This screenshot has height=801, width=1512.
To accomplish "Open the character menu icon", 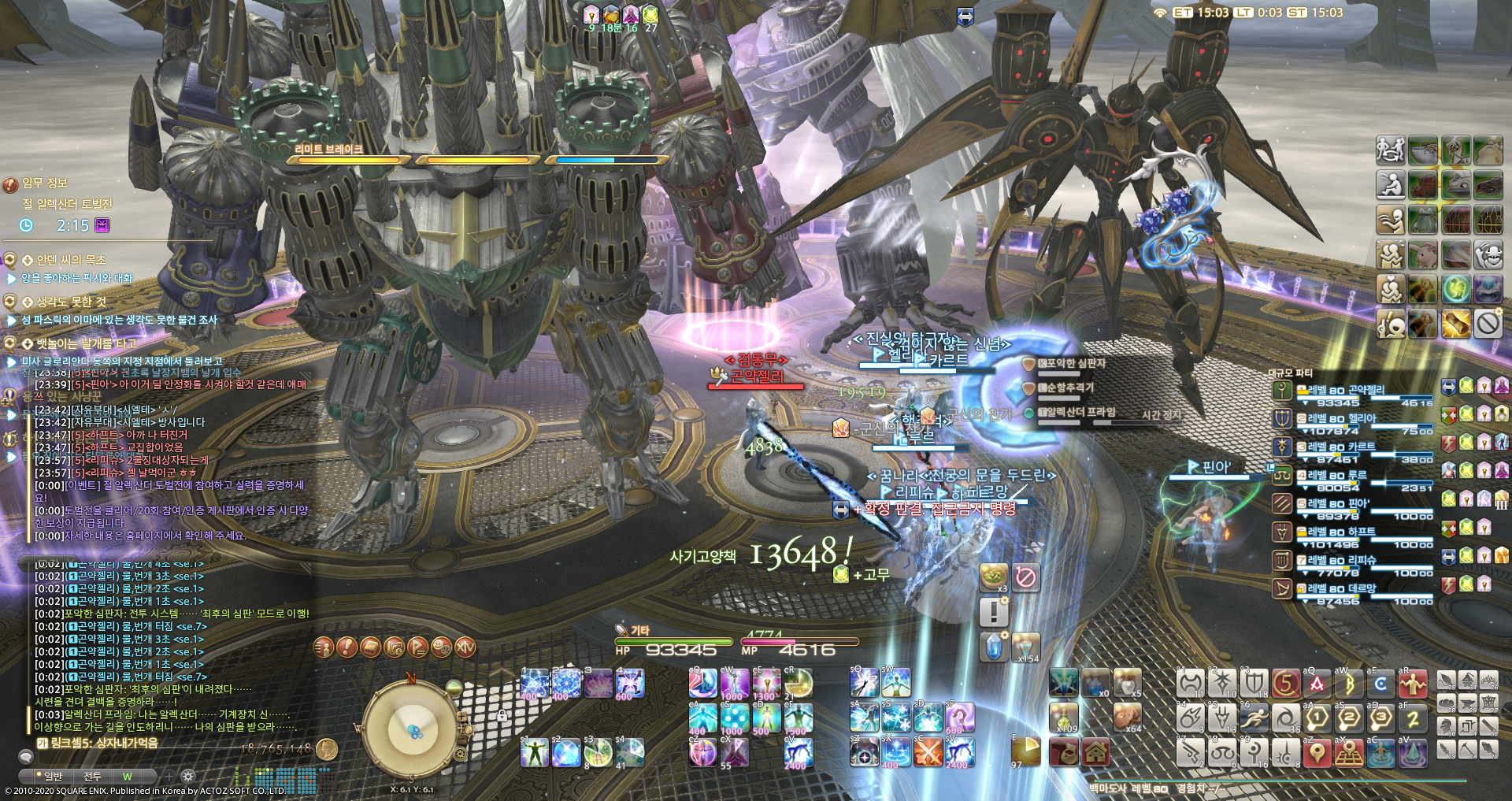I will tap(323, 647).
